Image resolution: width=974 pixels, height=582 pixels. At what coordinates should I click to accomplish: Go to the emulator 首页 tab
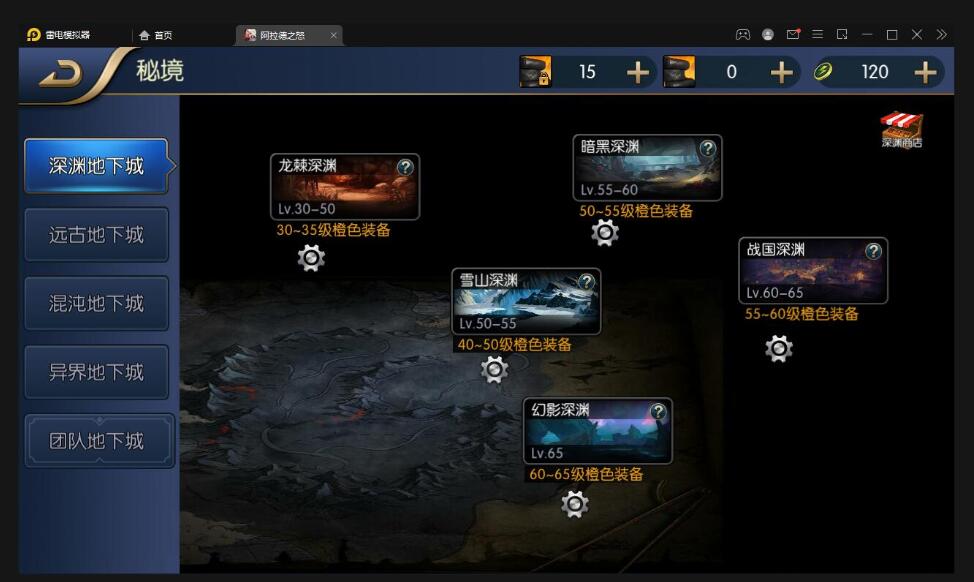[x=156, y=35]
